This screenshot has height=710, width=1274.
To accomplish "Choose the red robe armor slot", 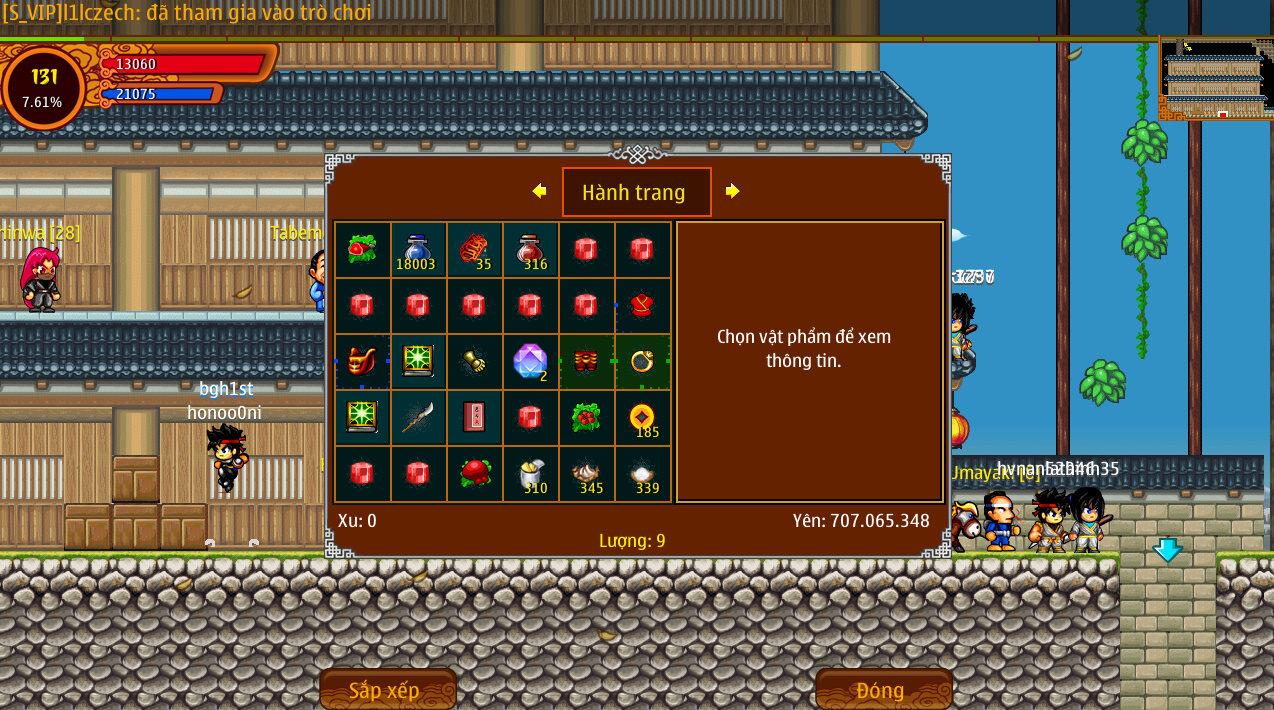I will [x=642, y=306].
